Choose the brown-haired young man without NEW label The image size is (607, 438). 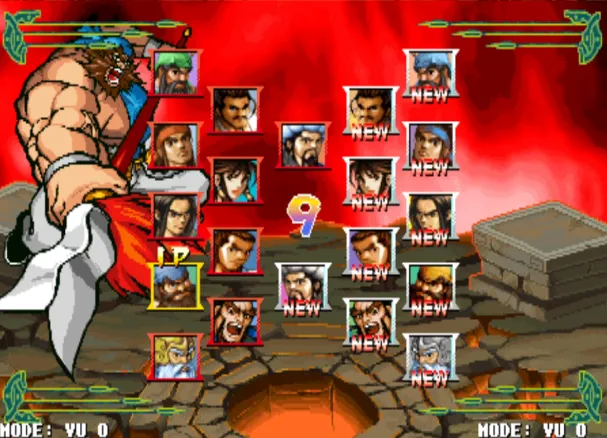(x=236, y=251)
